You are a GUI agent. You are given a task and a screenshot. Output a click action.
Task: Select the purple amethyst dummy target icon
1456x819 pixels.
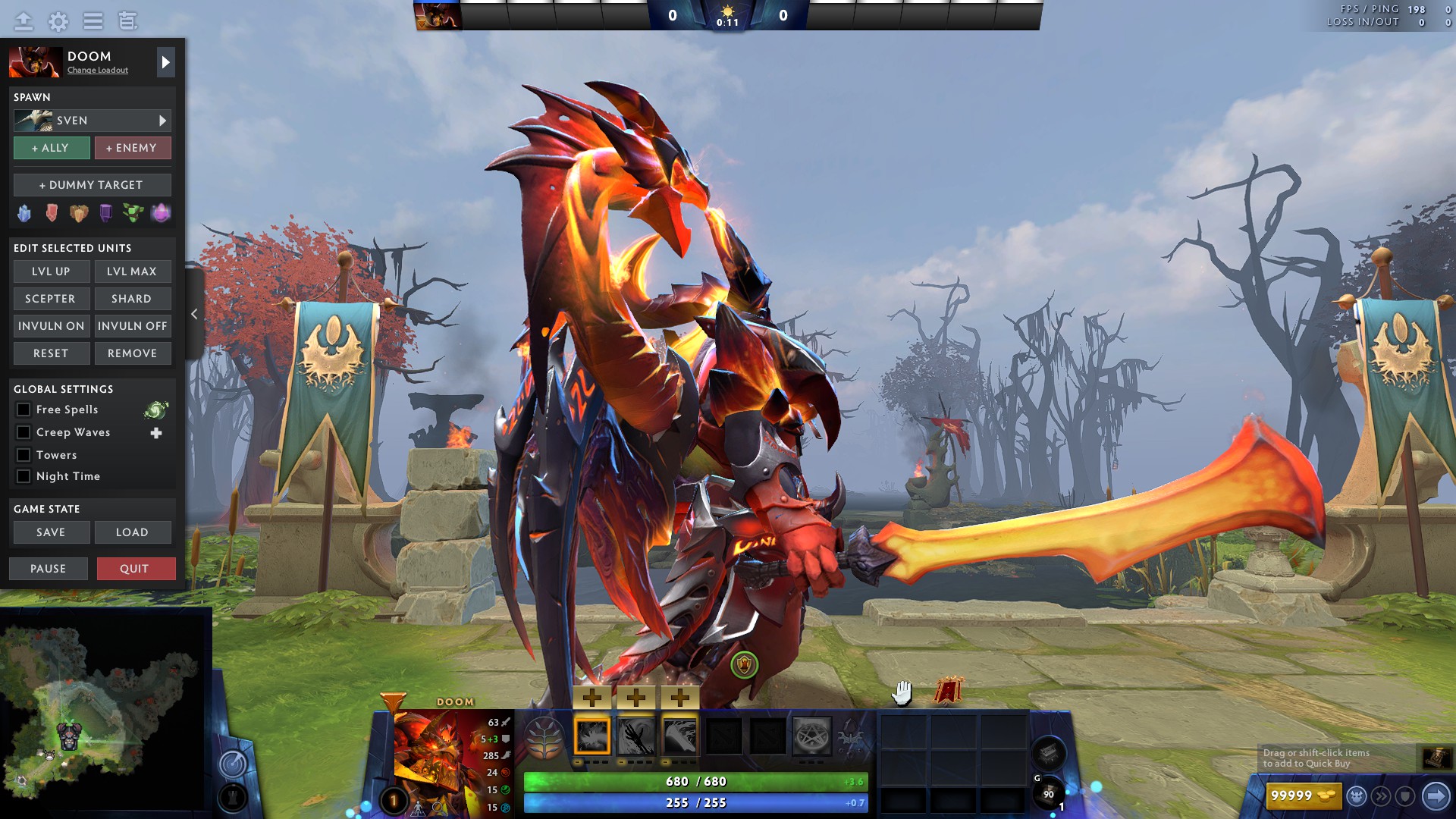pos(159,213)
